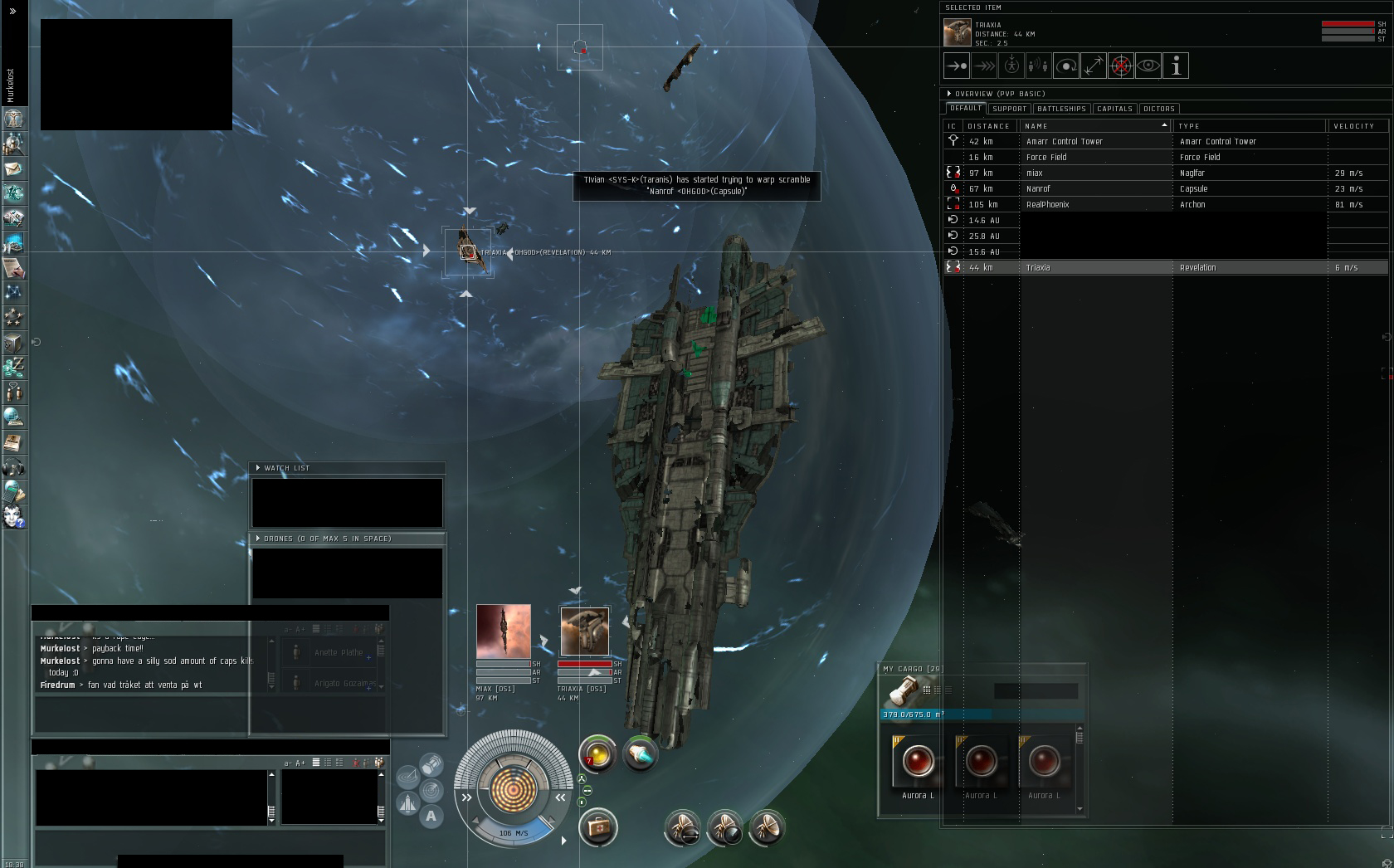
Task: Show info on the selected item
Action: tap(1176, 66)
